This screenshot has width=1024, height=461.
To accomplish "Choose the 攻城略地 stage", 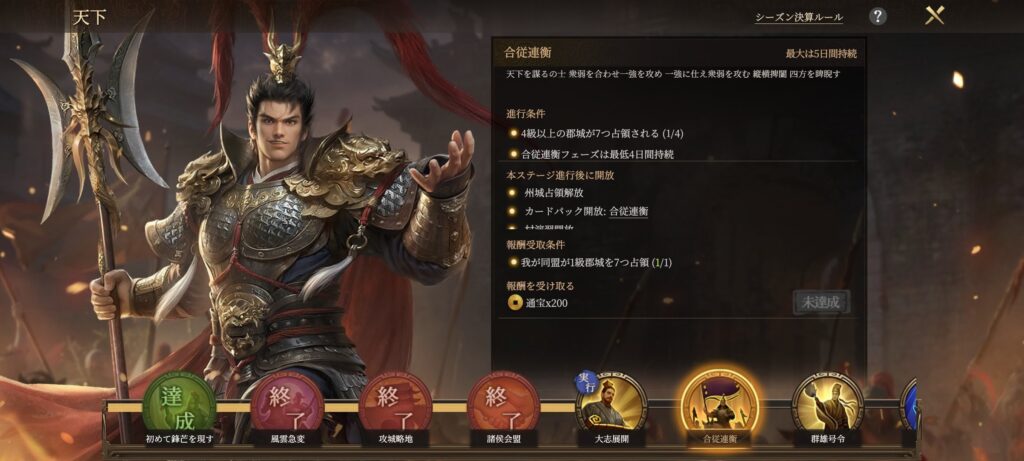I will click(395, 407).
